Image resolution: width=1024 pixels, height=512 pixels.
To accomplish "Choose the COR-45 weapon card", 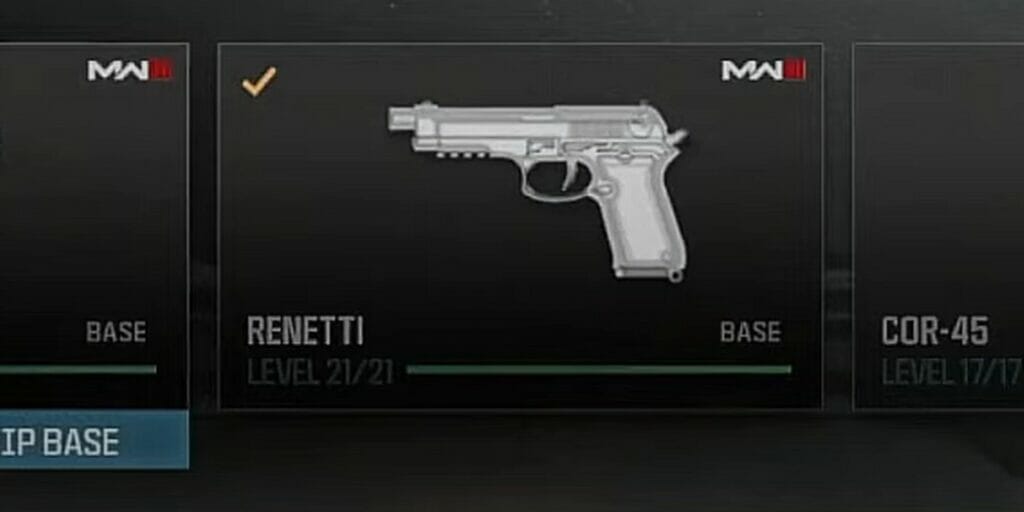I will 938,225.
